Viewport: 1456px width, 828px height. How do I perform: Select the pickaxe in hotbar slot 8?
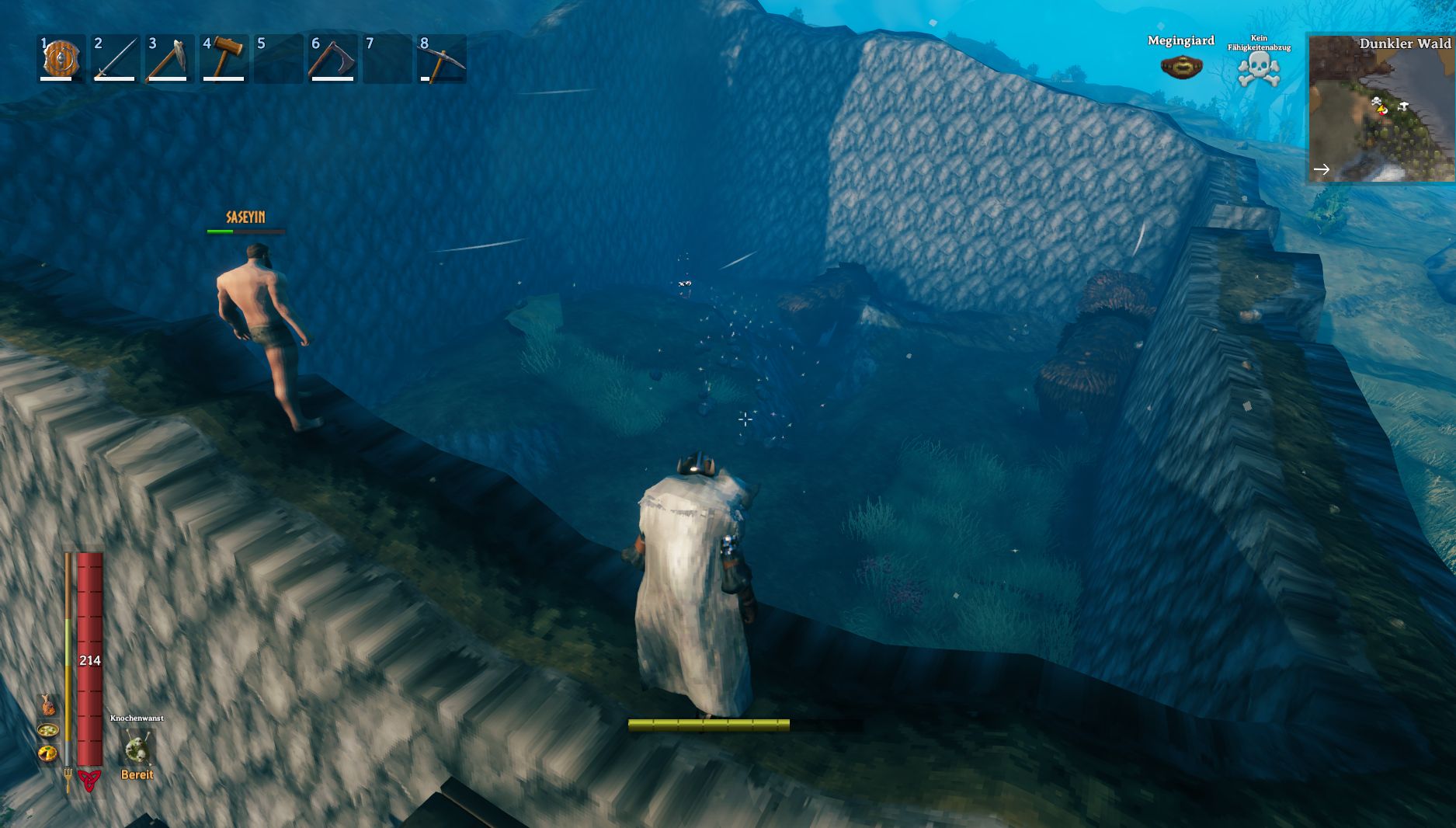[x=442, y=58]
